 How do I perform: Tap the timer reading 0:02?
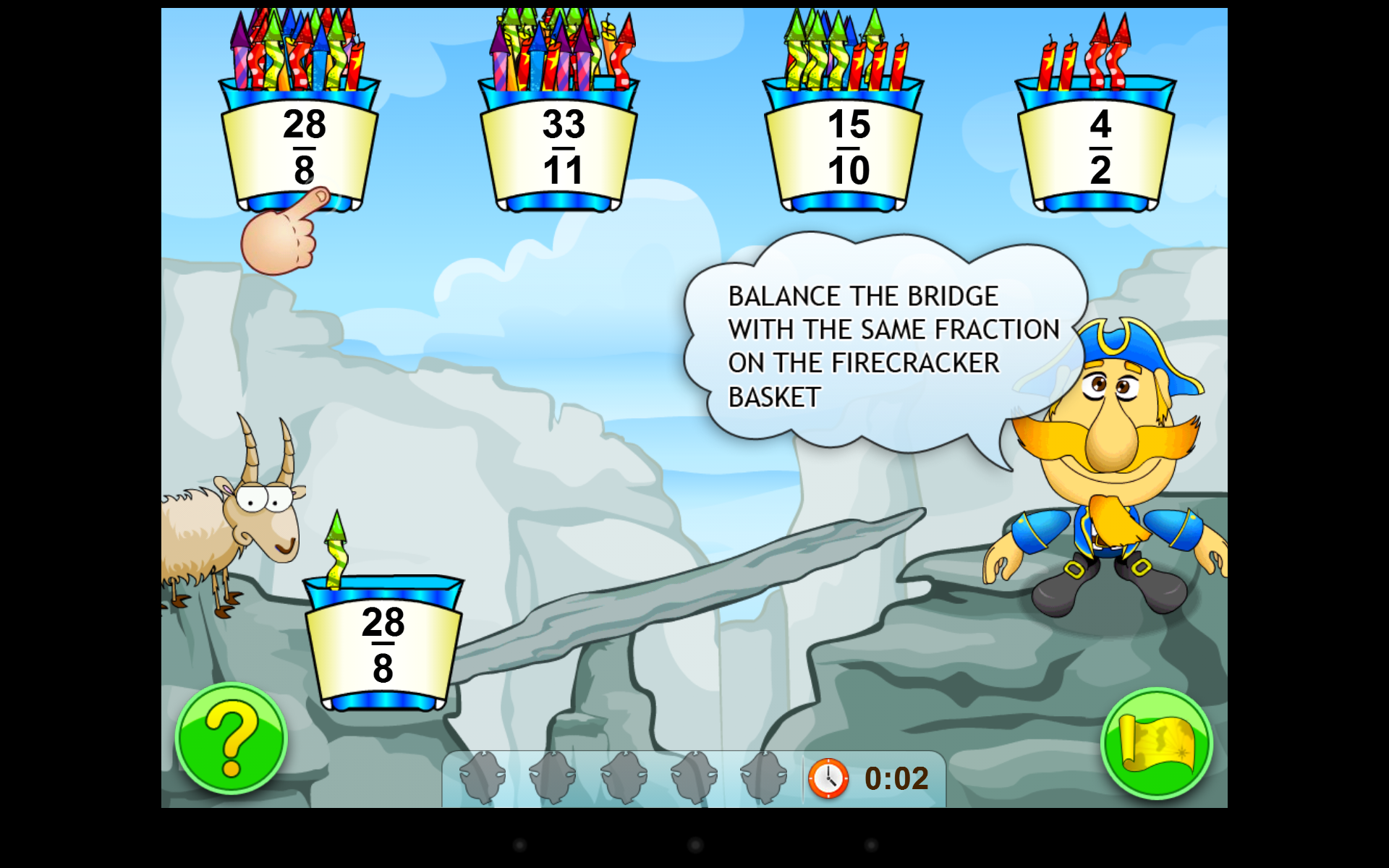(893, 776)
